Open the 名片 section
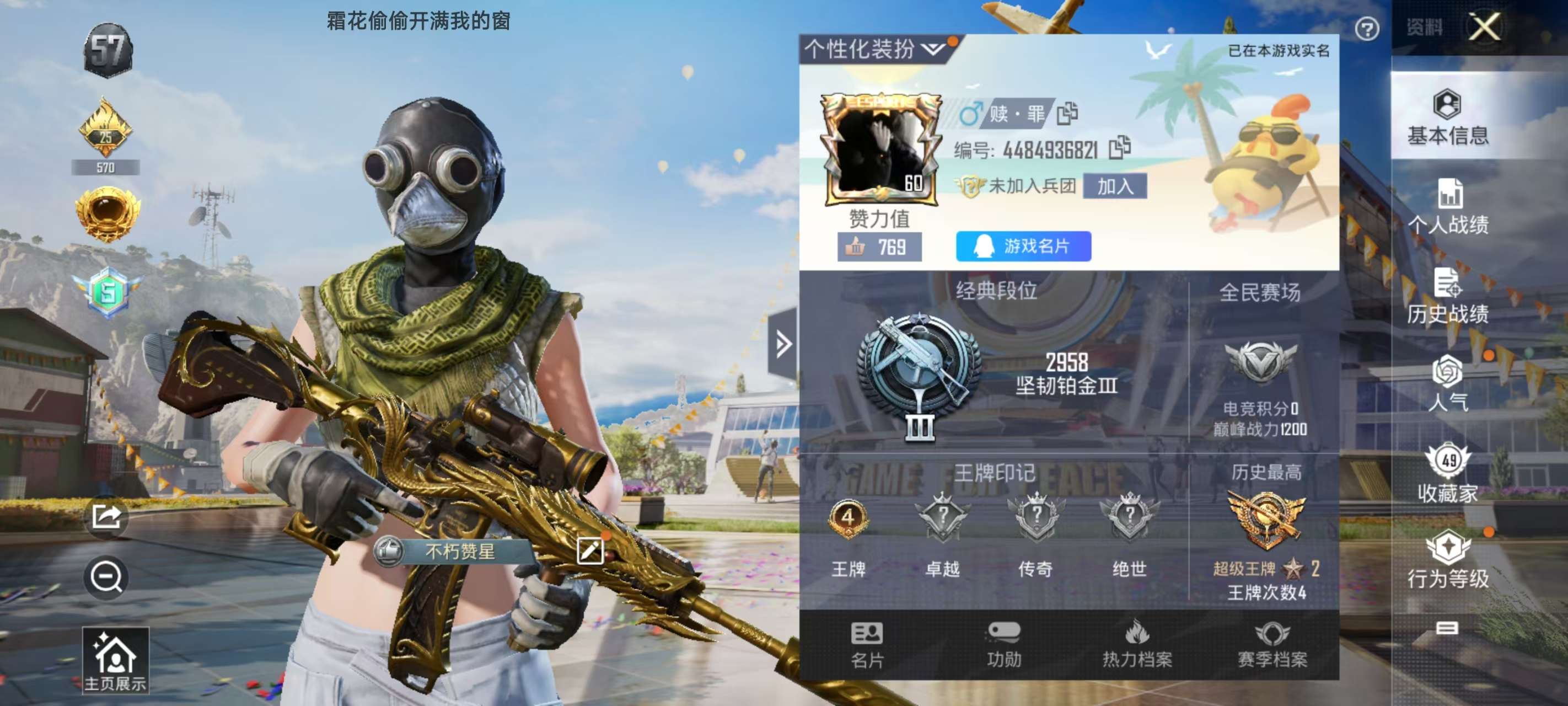Image resolution: width=1568 pixels, height=706 pixels. [x=867, y=645]
